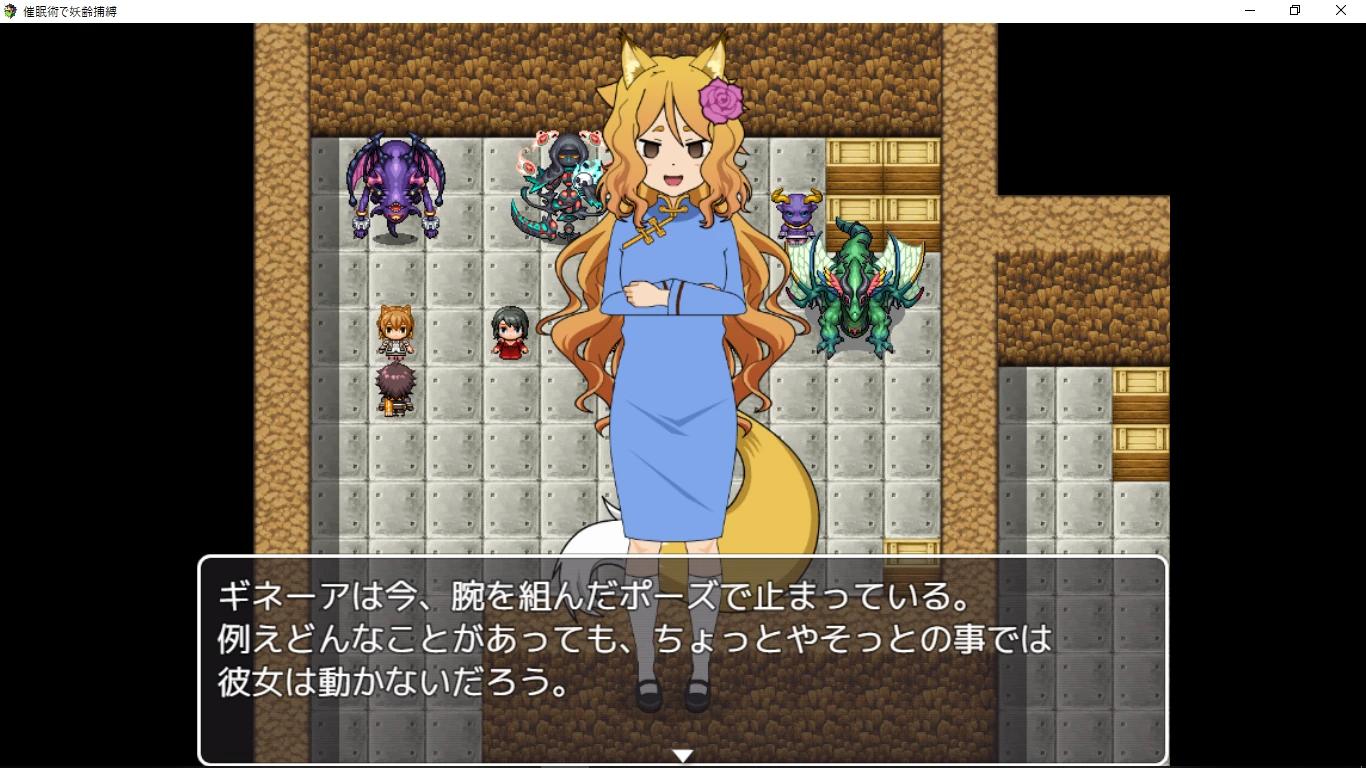Screen dimensions: 1366x768
Task: Click the dialogue advance arrow indicator
Action: click(683, 756)
